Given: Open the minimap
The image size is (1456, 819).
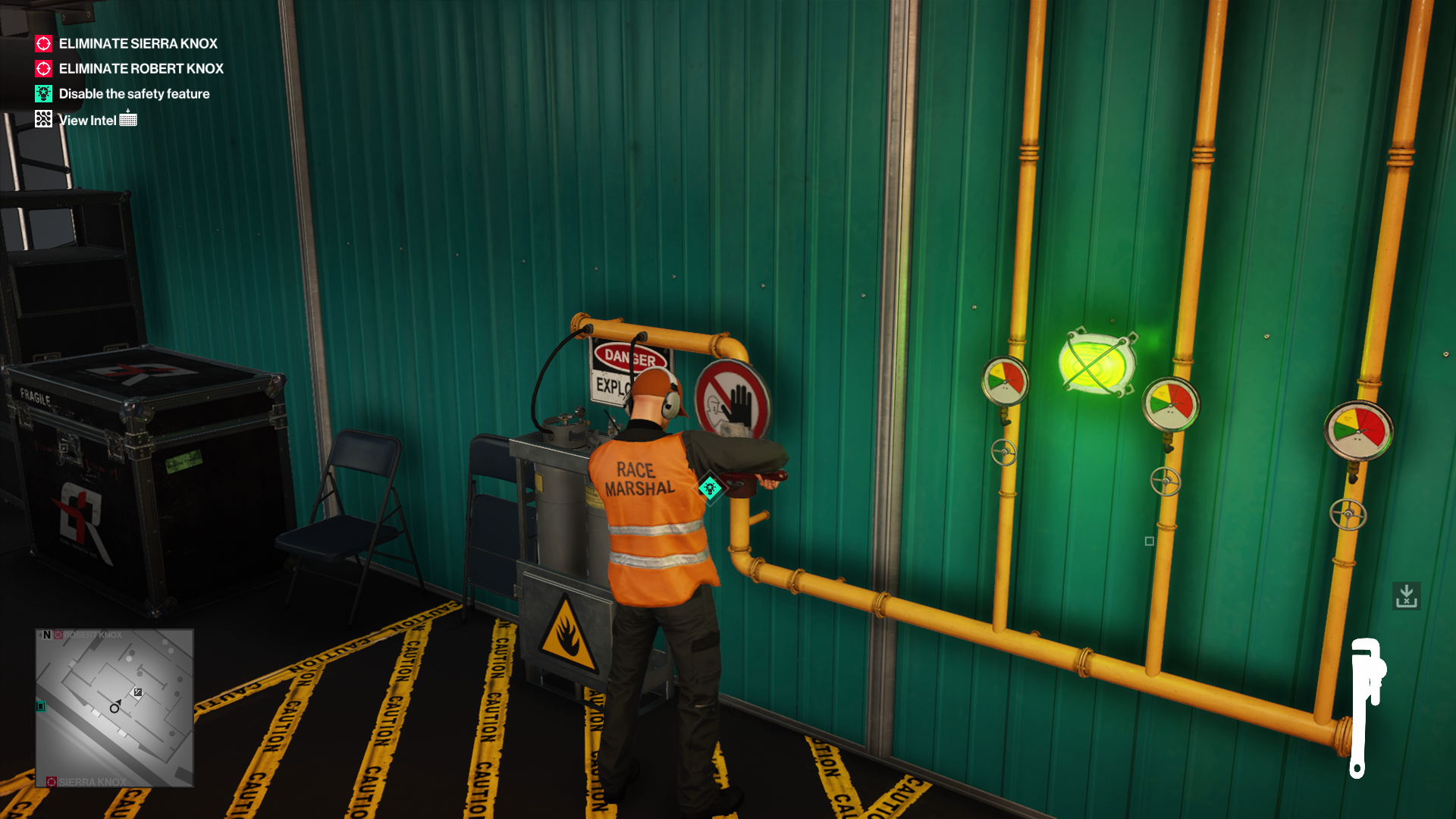Looking at the screenshot, I should [115, 708].
